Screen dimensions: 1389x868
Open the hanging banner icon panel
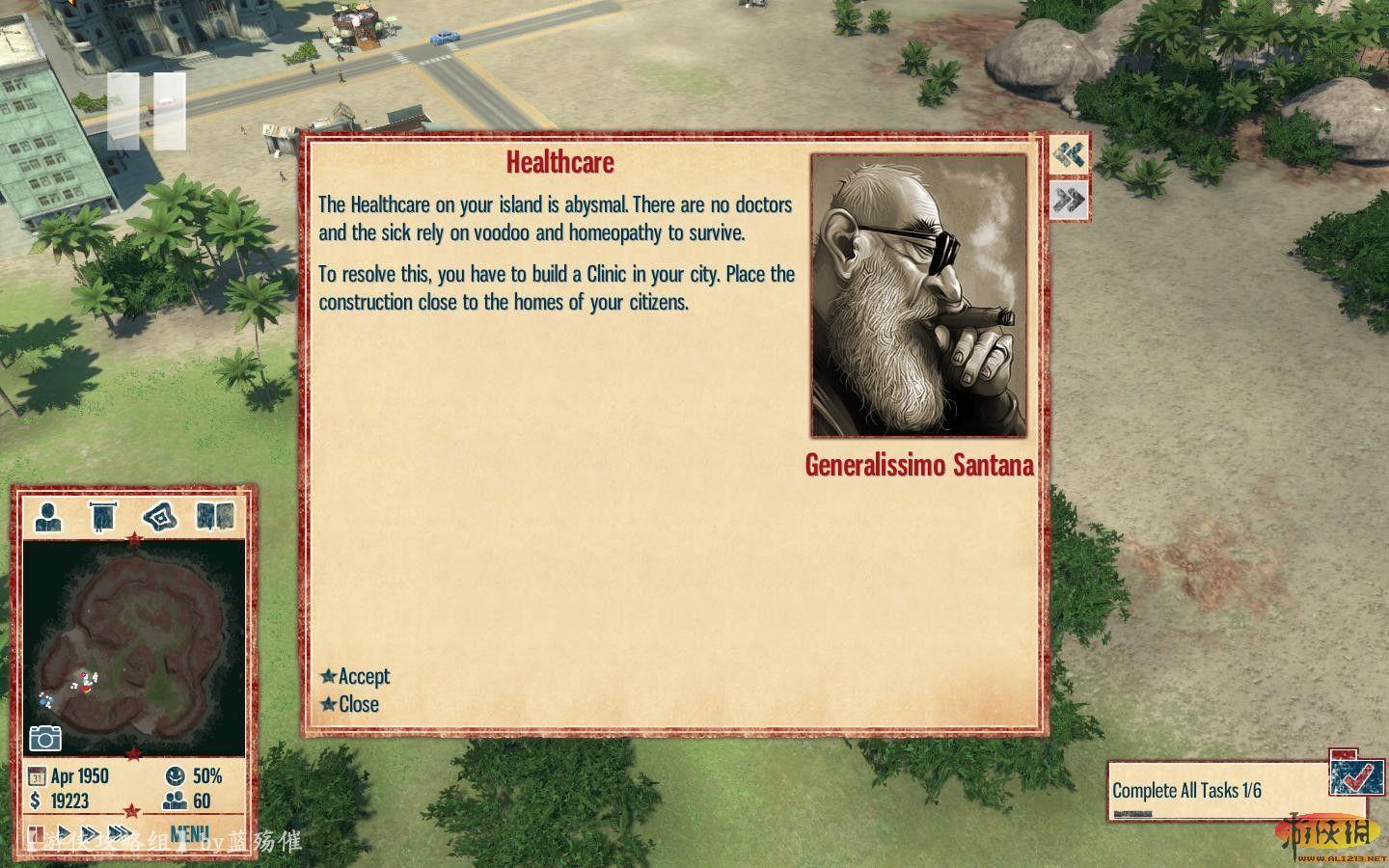(x=103, y=517)
